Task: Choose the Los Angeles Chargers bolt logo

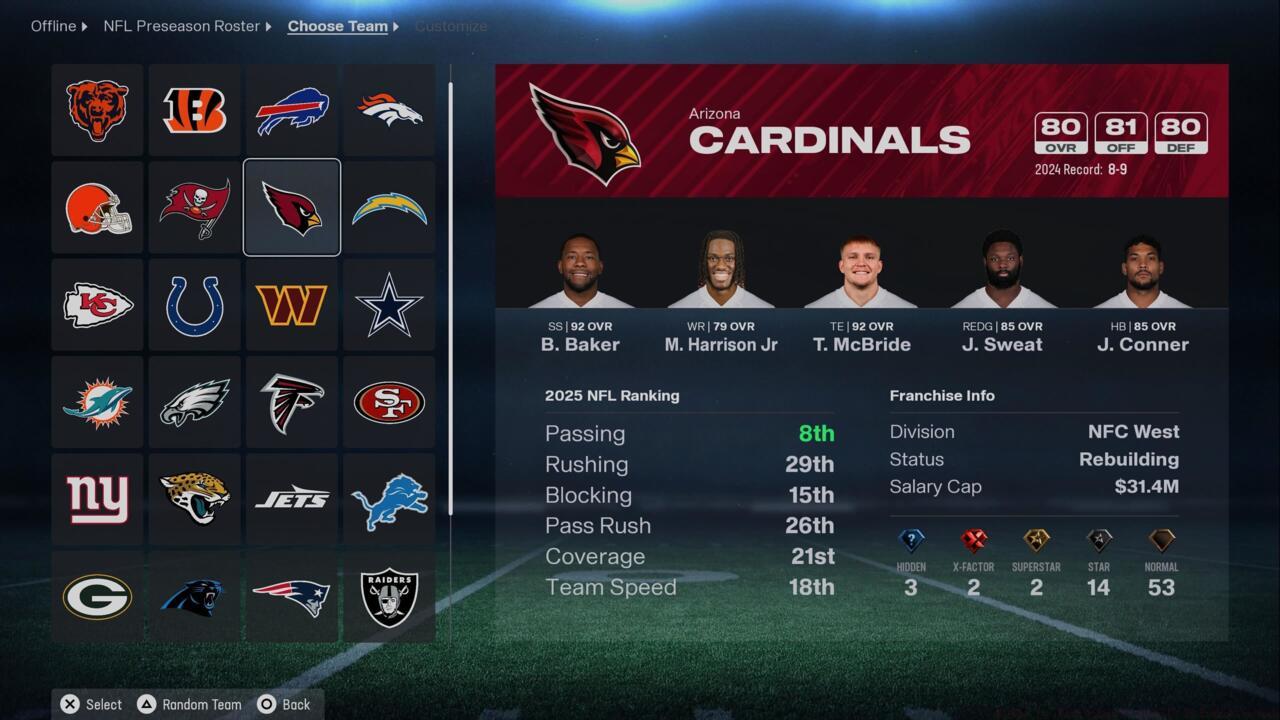Action: [x=388, y=207]
